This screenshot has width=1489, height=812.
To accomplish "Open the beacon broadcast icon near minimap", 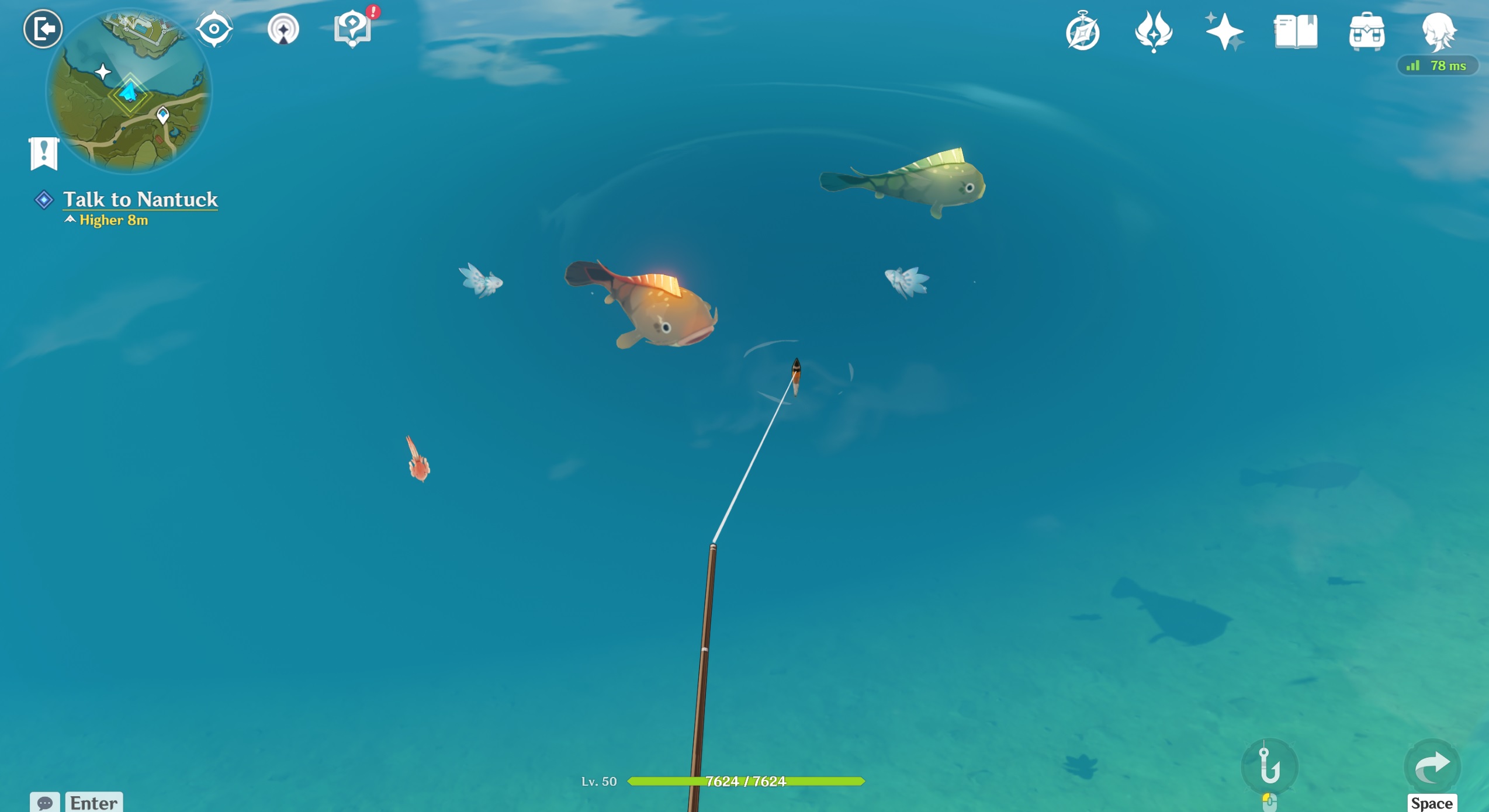I will coord(283,27).
